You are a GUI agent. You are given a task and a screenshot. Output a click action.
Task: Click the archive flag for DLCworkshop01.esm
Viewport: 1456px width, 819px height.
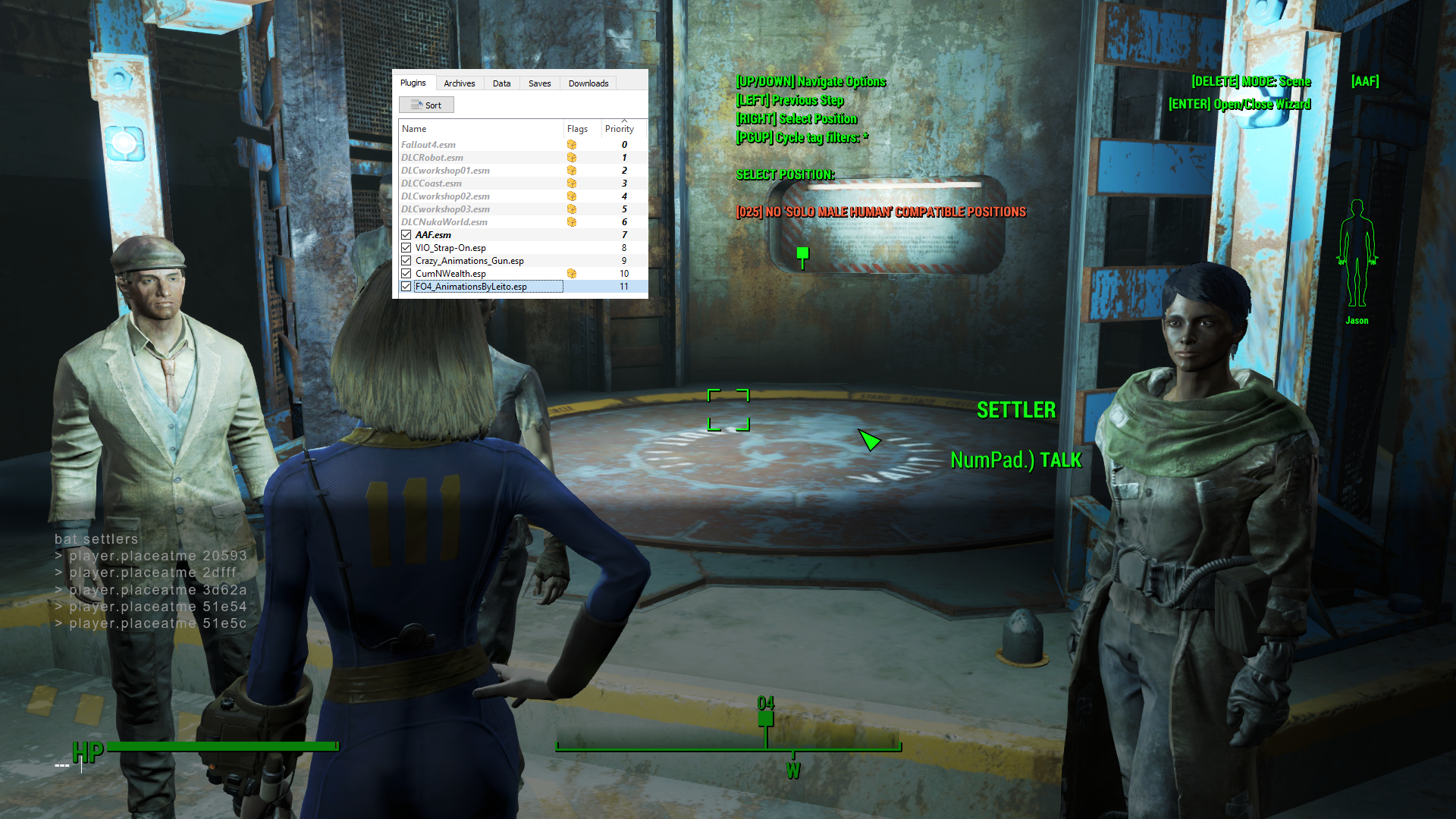pos(572,170)
